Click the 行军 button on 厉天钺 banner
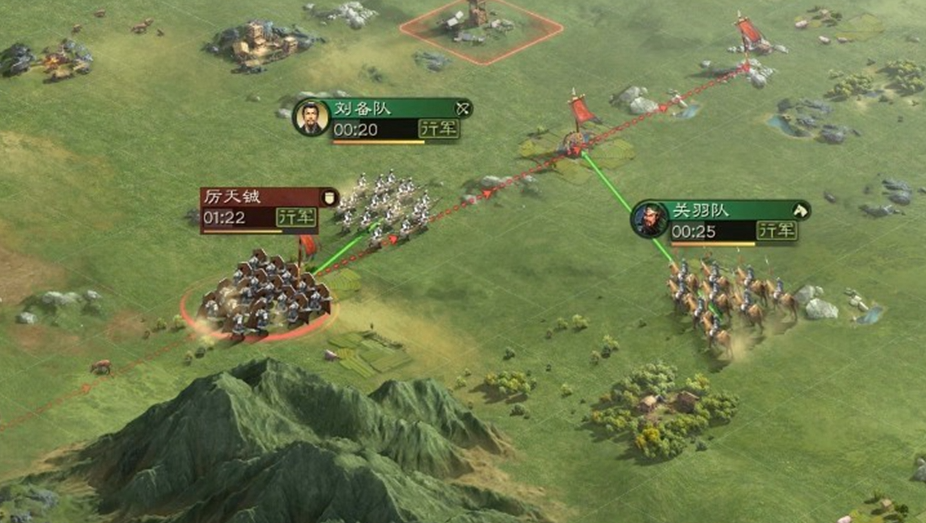The height and width of the screenshot is (523, 926). coord(295,217)
